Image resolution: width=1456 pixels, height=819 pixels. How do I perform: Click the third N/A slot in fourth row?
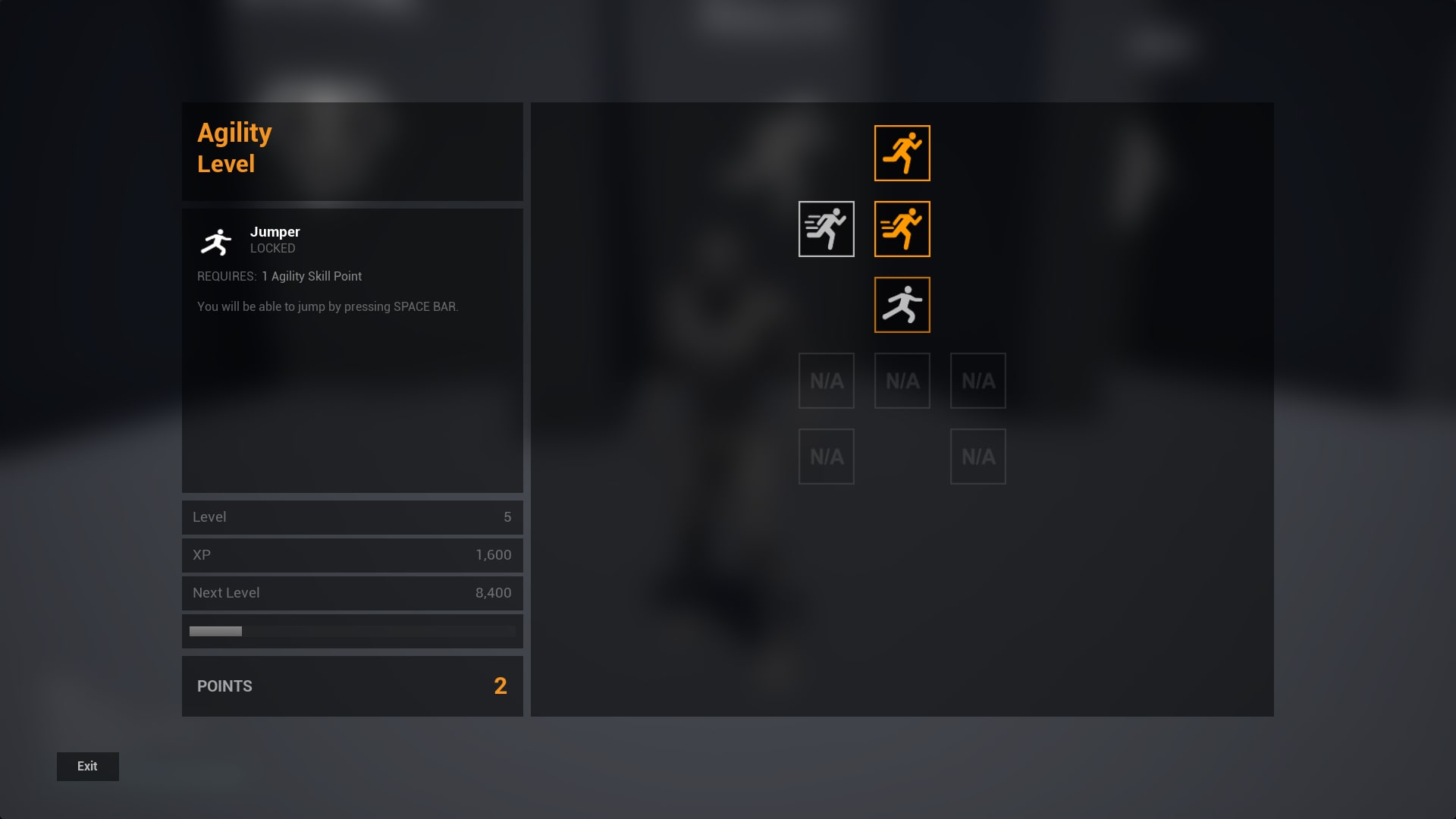(977, 380)
